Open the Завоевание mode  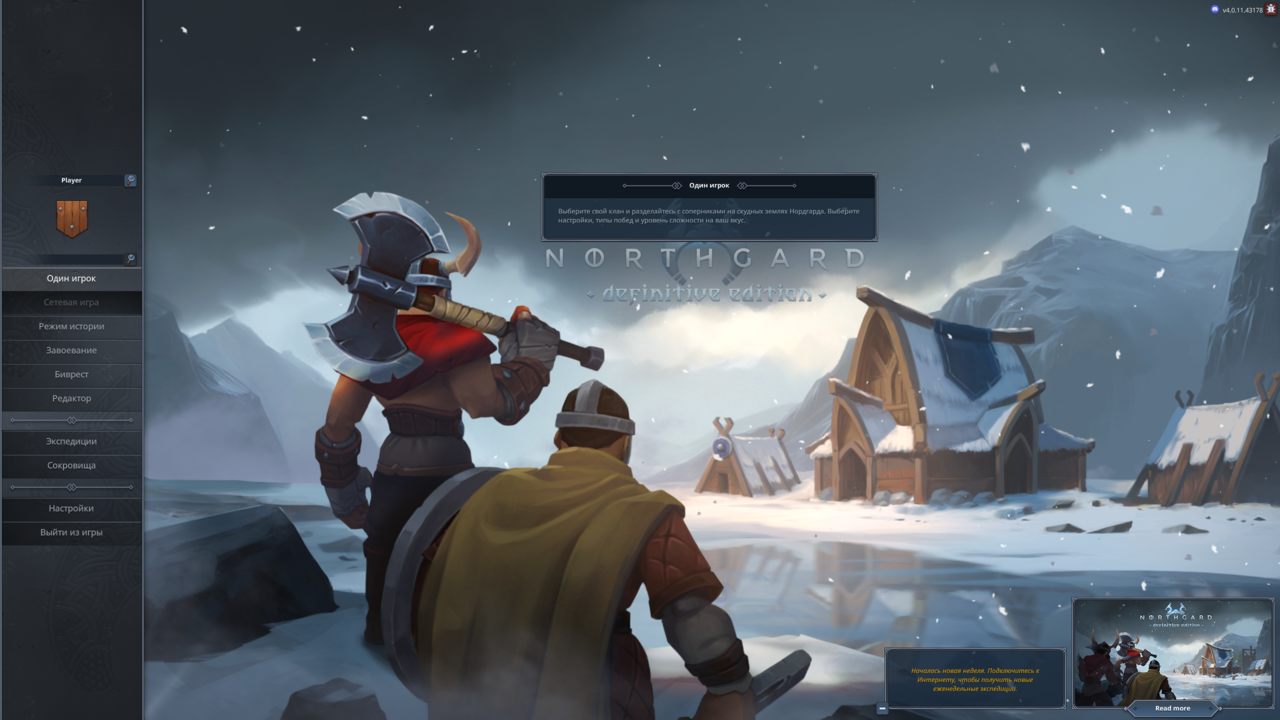71,350
